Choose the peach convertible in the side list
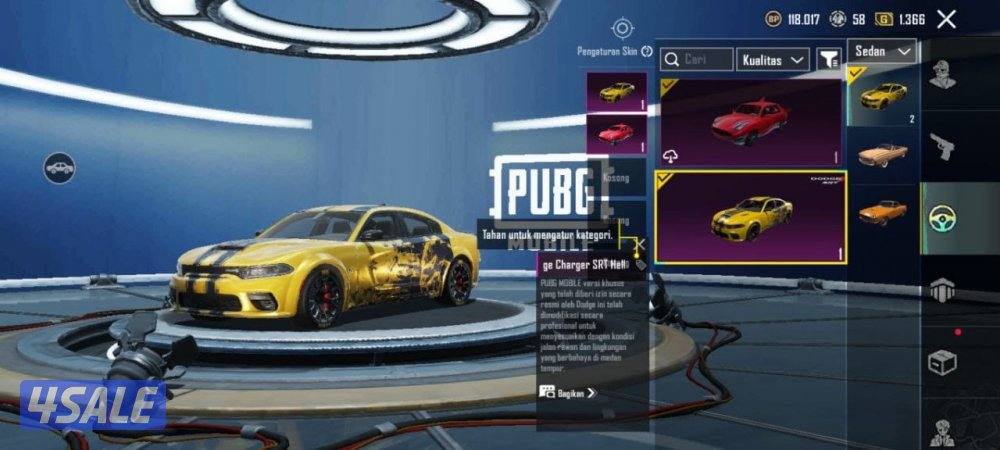 pos(882,154)
